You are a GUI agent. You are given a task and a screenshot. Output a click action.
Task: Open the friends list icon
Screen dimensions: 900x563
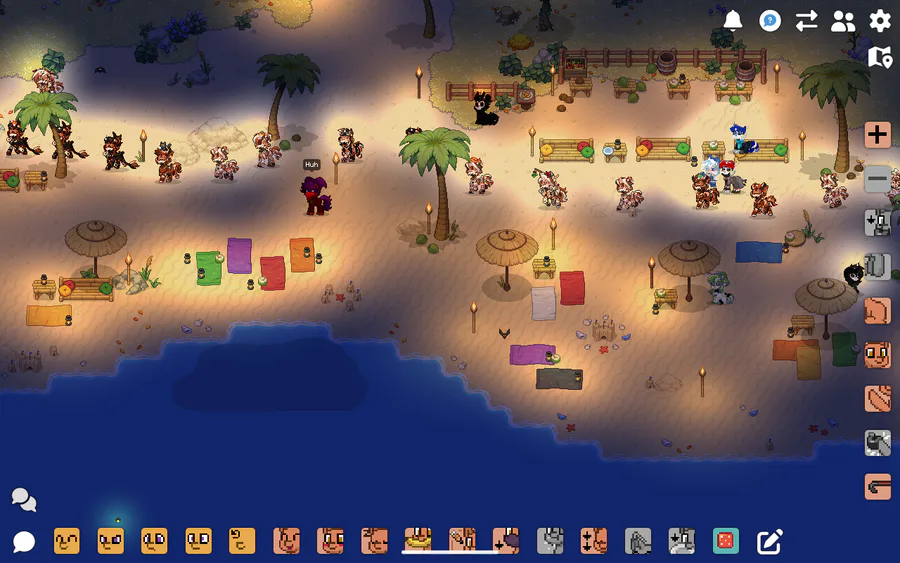[843, 21]
